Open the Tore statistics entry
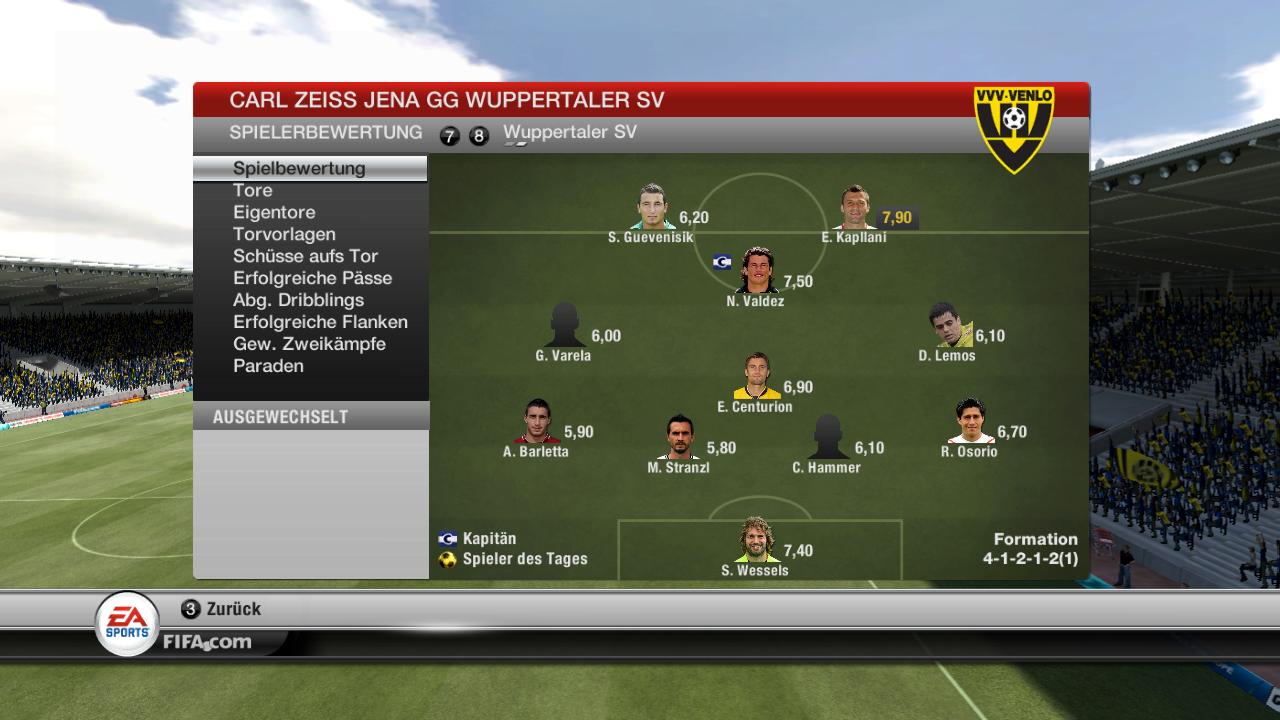 [253, 190]
